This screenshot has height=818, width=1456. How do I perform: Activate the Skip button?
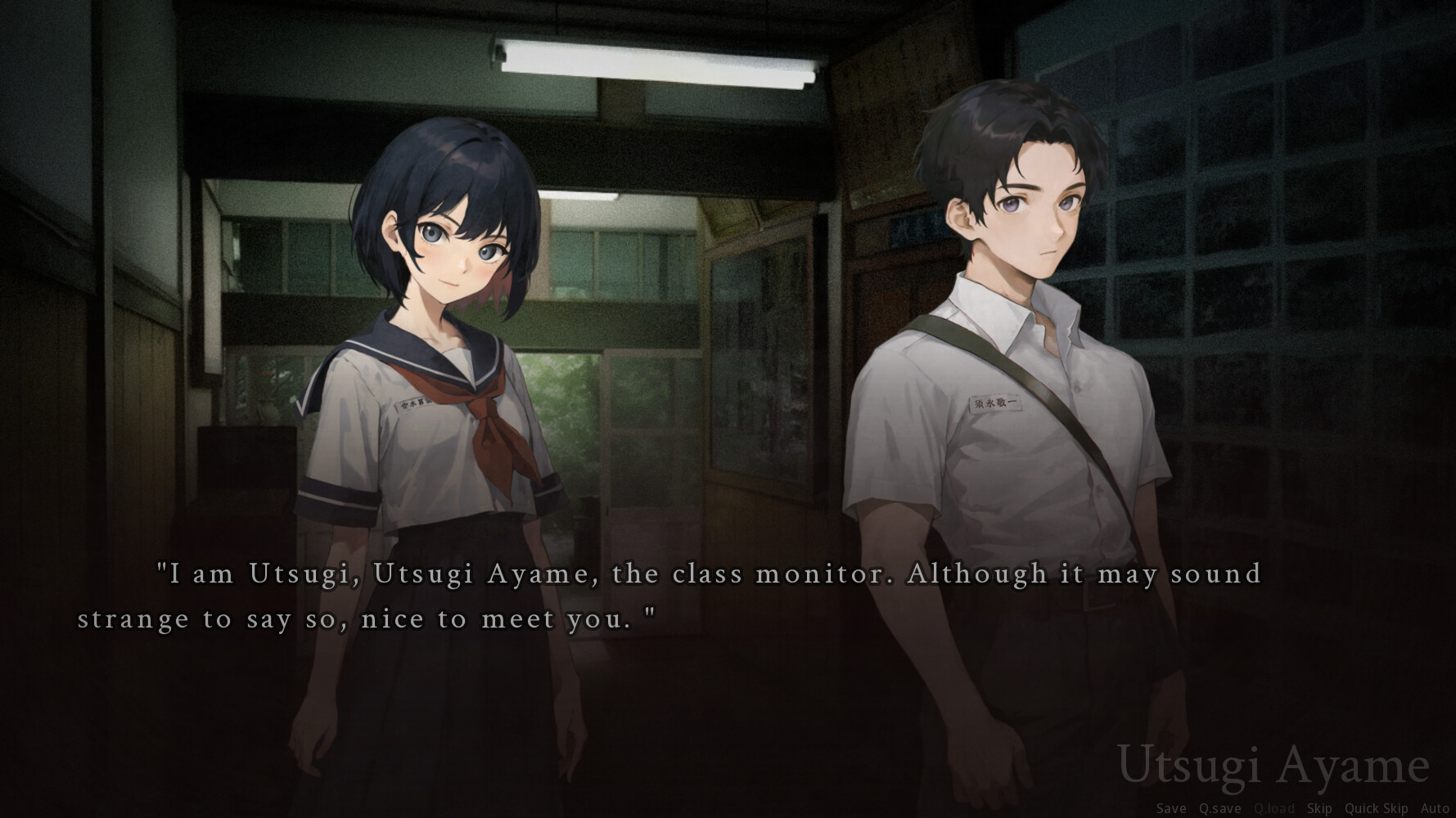[x=1319, y=808]
